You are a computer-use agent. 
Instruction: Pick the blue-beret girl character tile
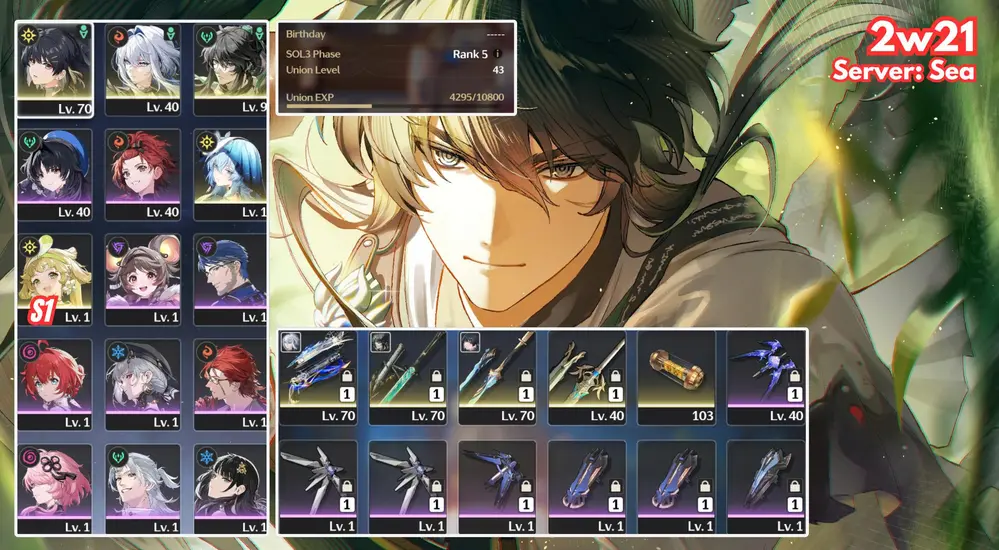[55, 172]
